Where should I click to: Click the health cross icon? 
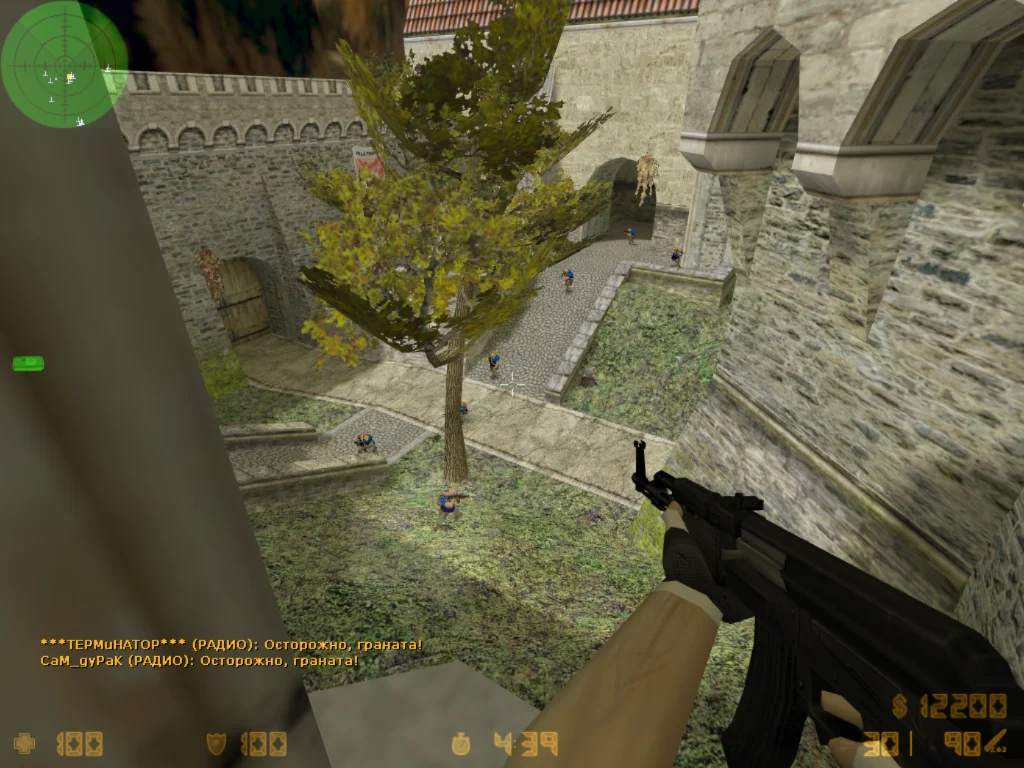24,743
